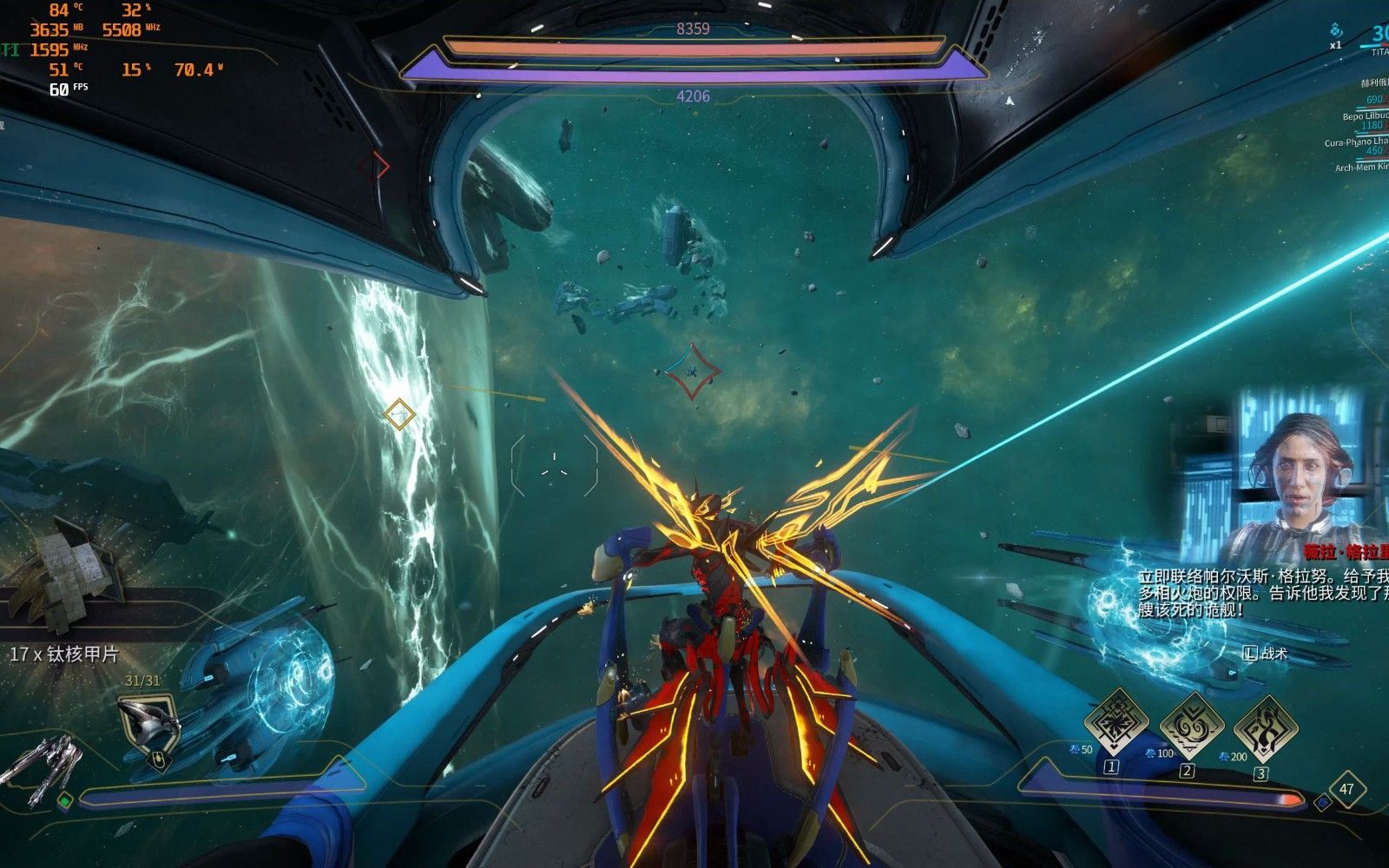Select the red diamond enemy target marker
Viewport: 1389px width, 868px height.
coord(693,372)
